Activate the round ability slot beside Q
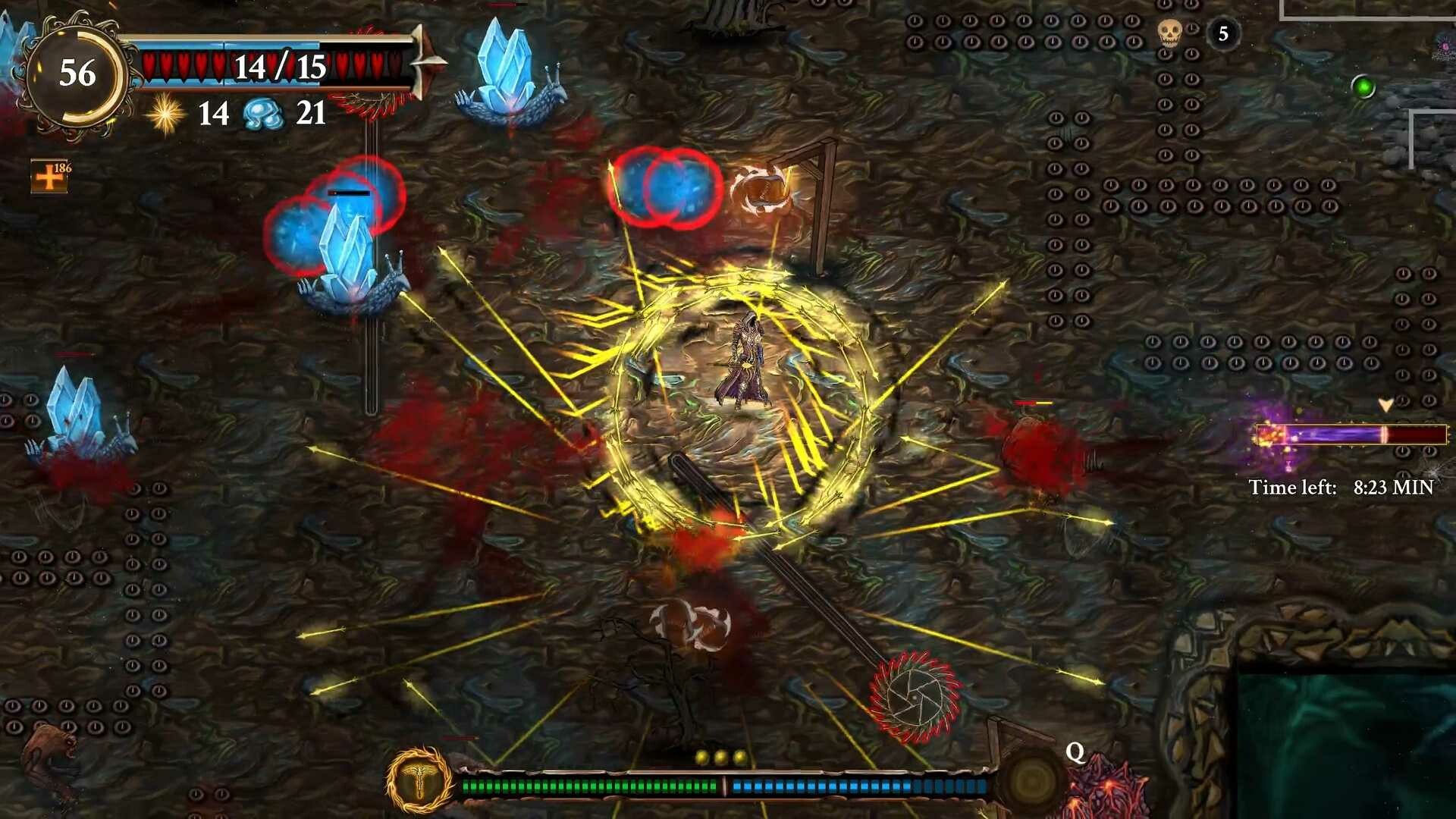This screenshot has height=819, width=1456. tap(1032, 780)
